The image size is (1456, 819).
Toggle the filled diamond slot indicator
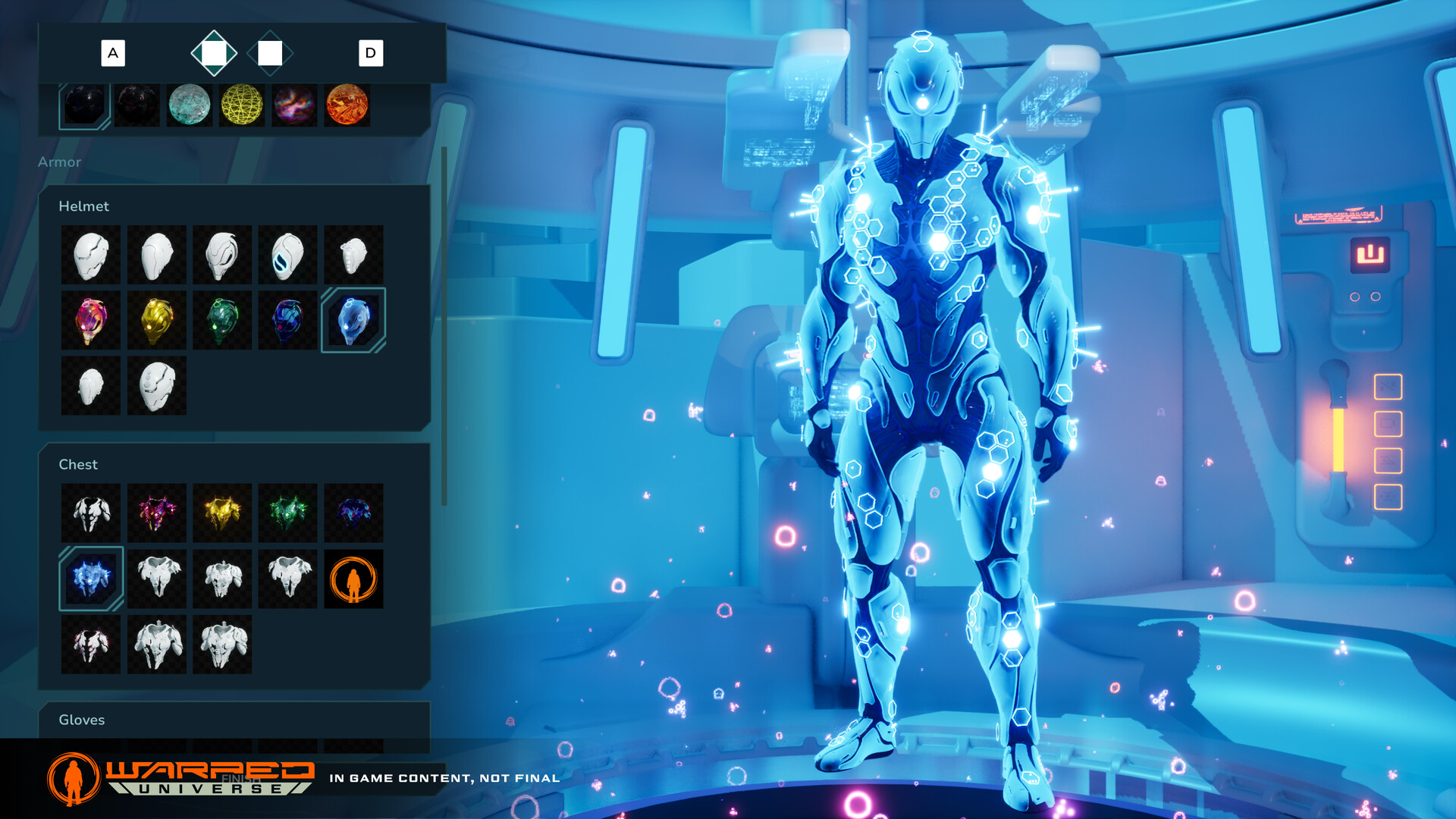click(x=215, y=53)
